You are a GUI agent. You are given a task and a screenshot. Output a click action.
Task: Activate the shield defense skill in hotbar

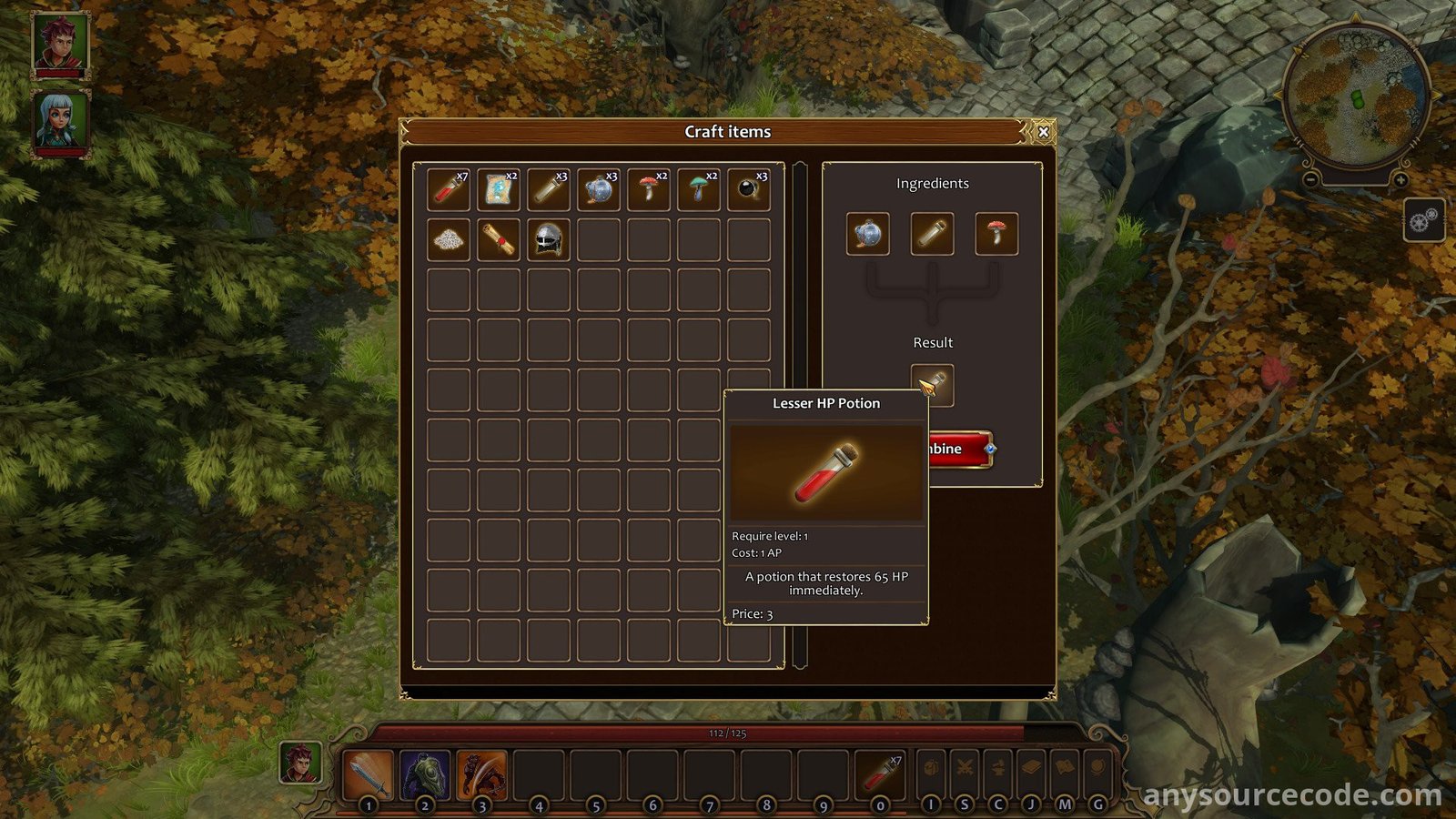[425, 773]
